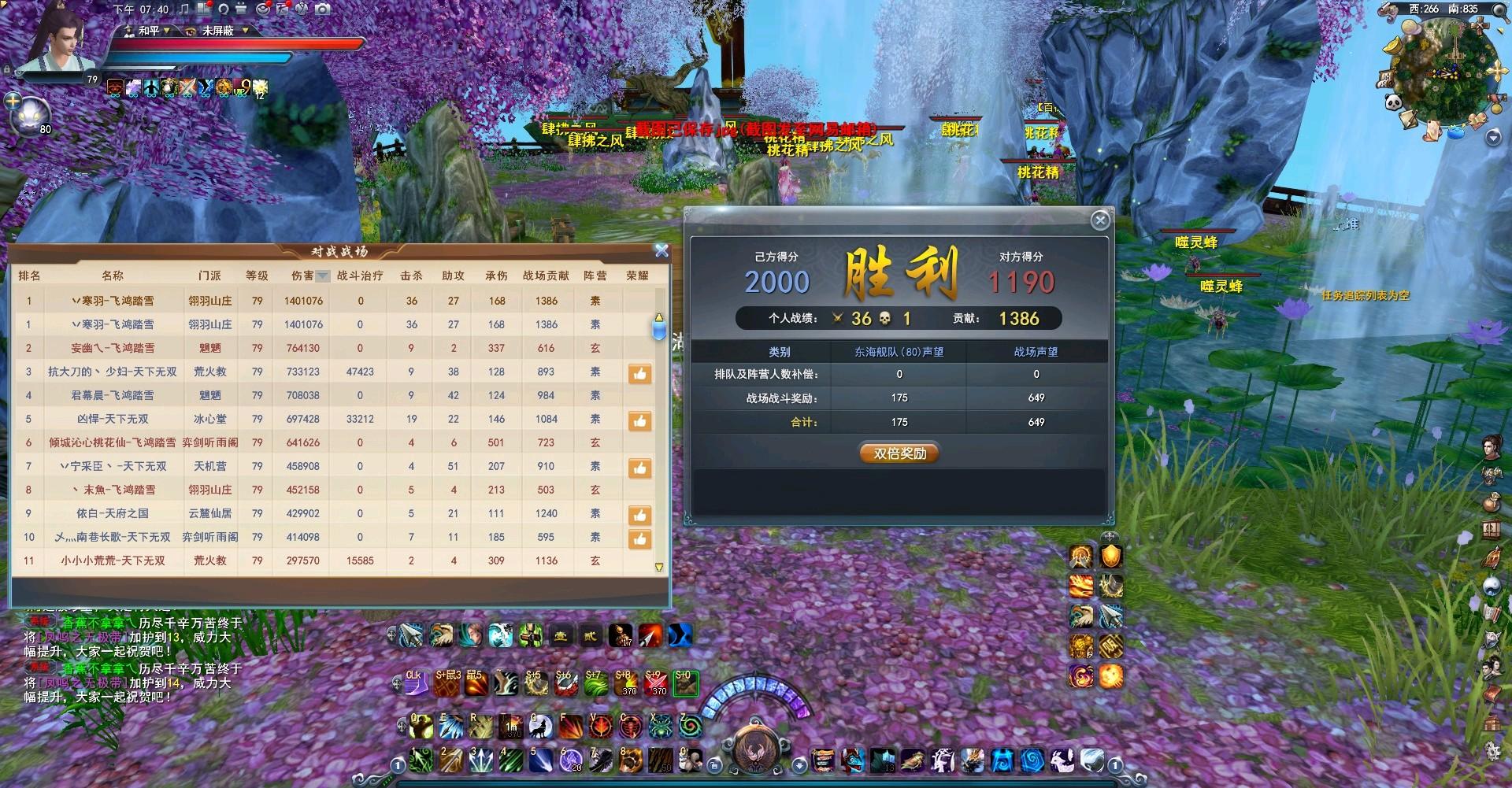Like player 依白-天府之国 with thumbs-up
The width and height of the screenshot is (1512, 788).
click(x=639, y=516)
